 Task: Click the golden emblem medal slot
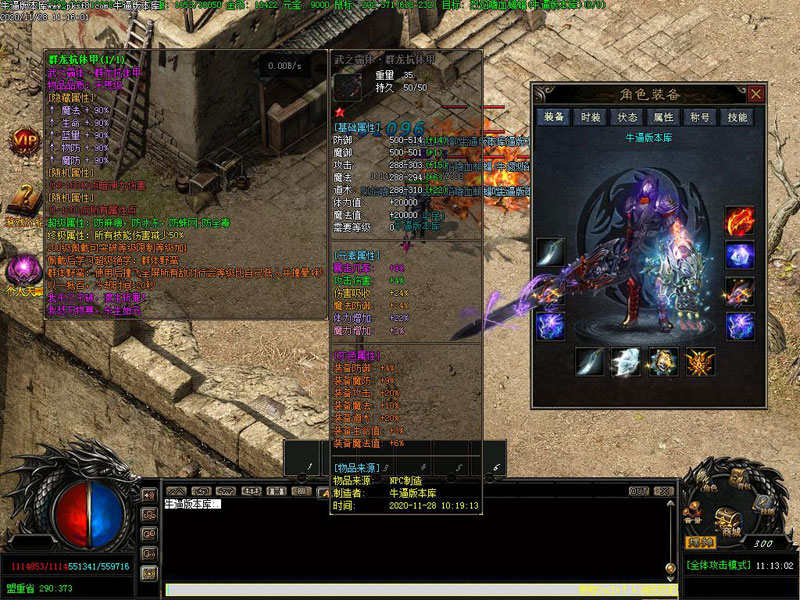click(x=699, y=361)
